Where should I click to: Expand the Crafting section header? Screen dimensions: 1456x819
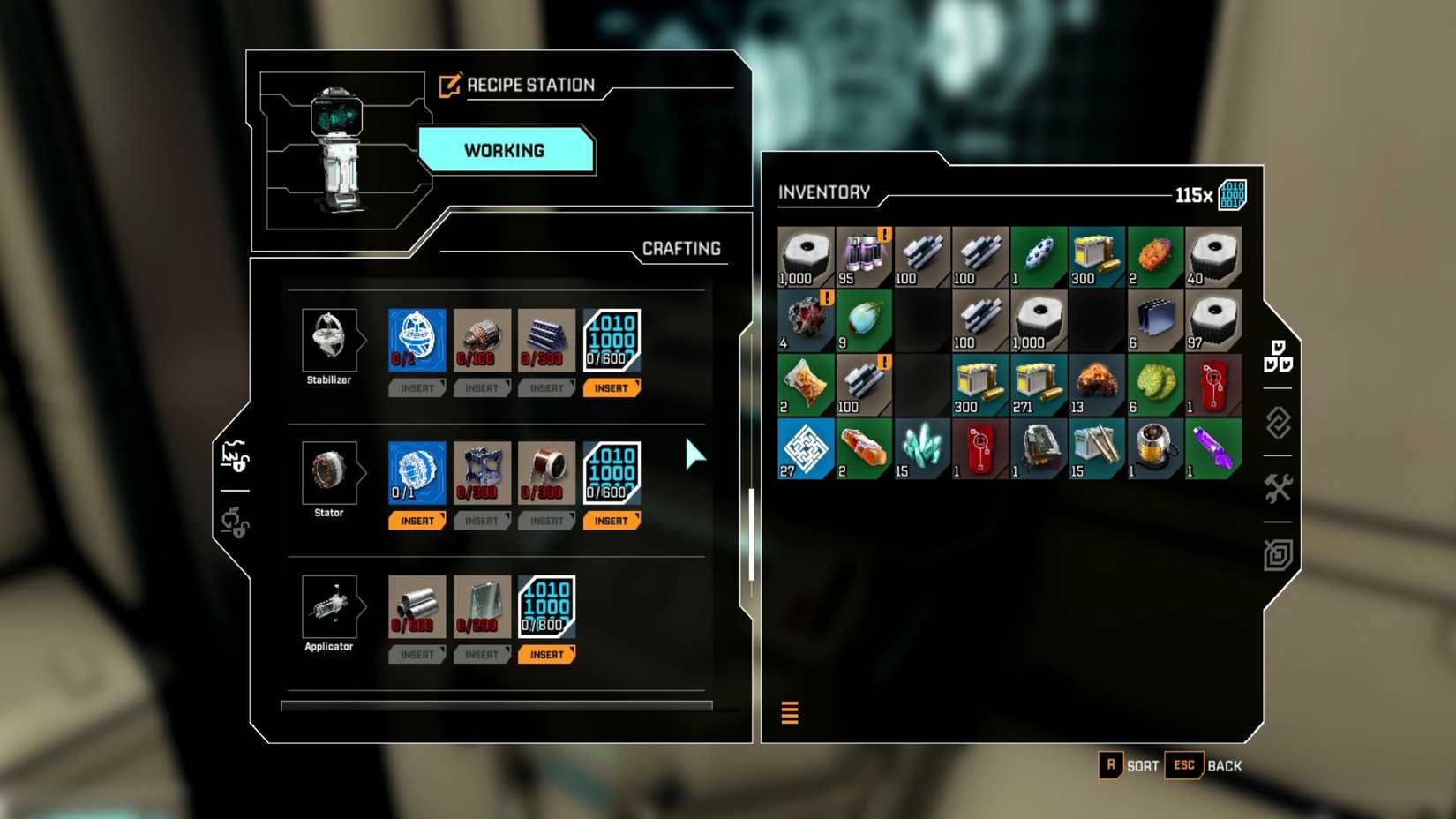(681, 249)
